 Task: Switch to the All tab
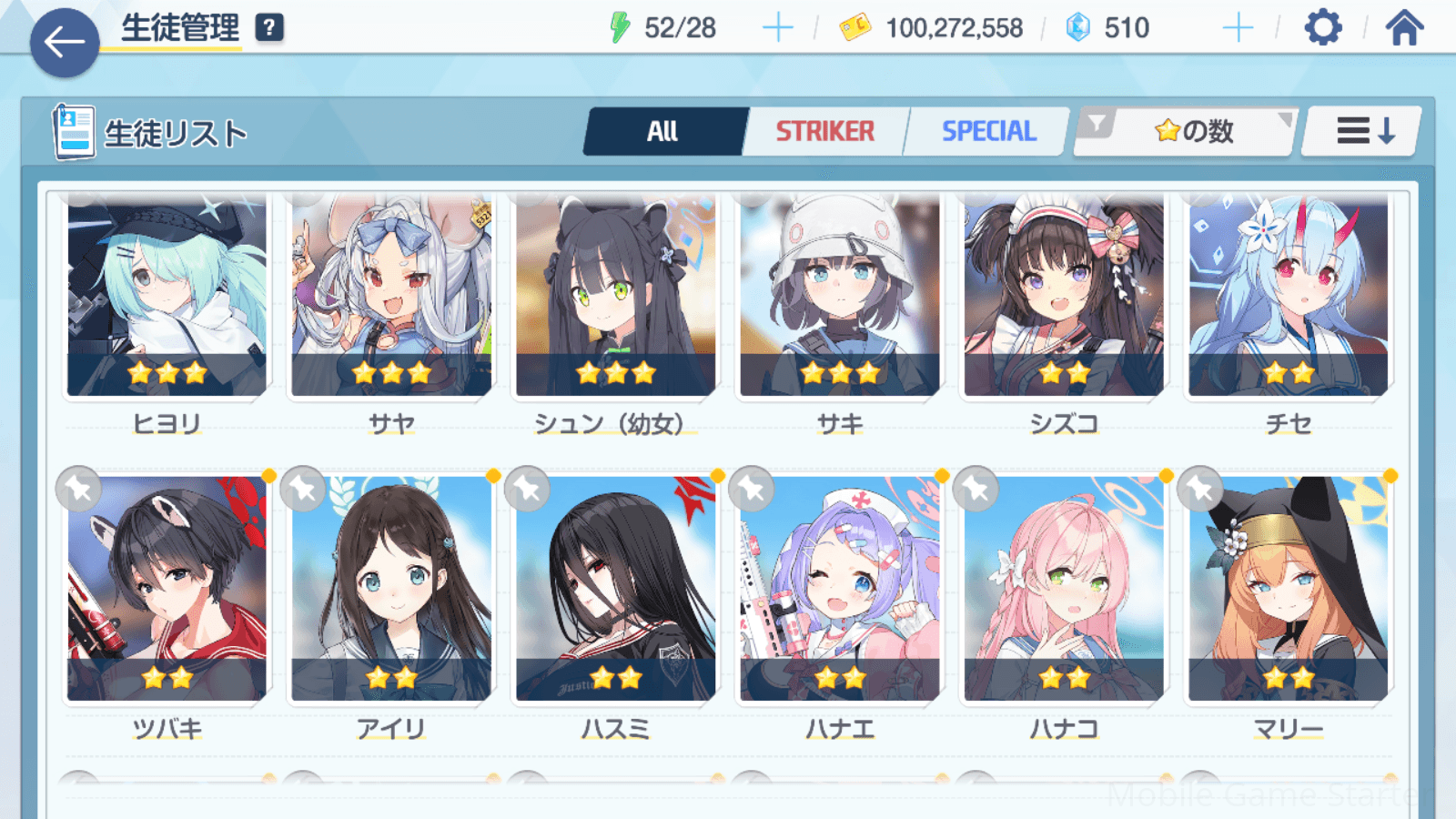662,132
